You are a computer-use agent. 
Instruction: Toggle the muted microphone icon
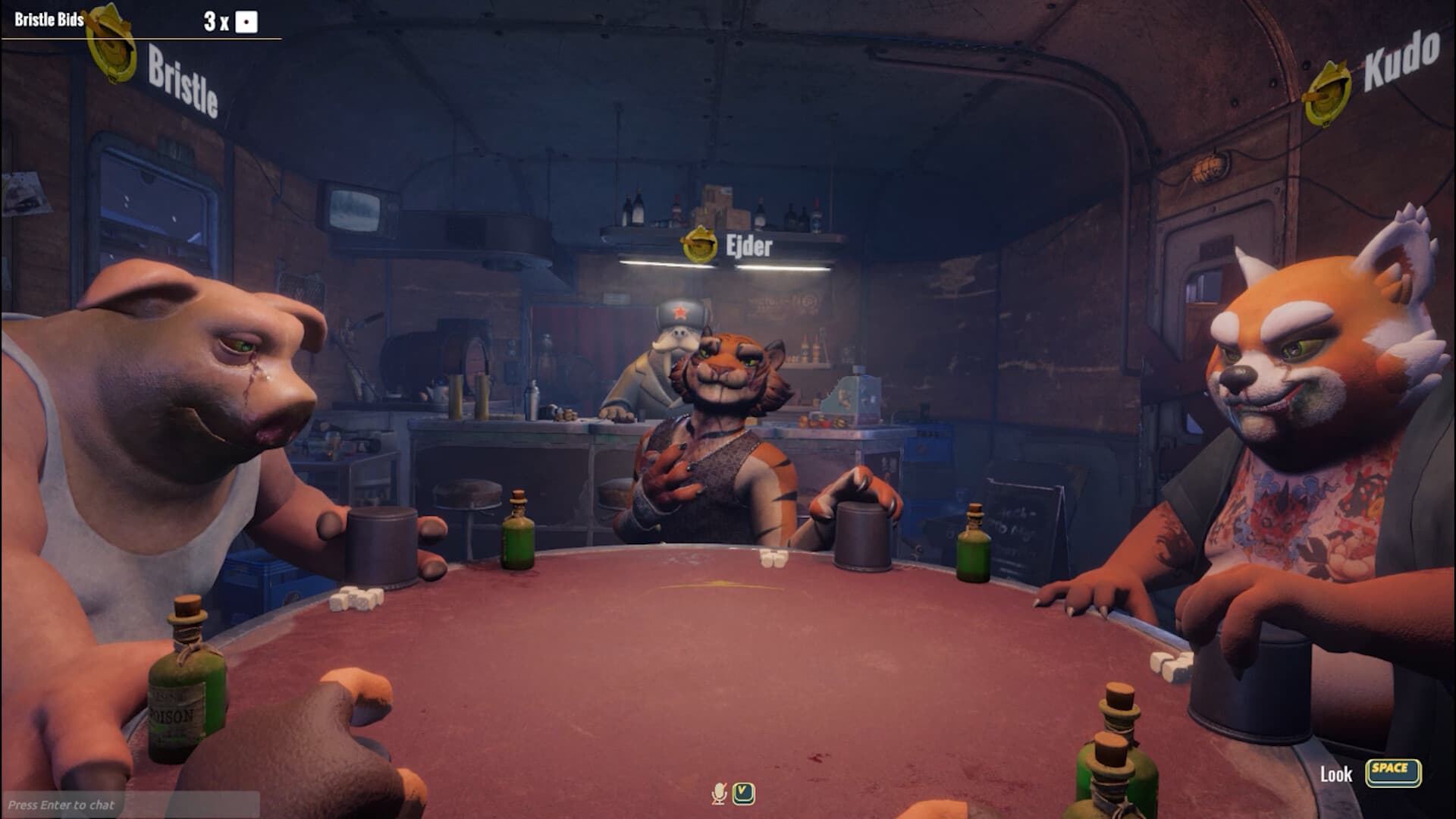[x=719, y=794]
